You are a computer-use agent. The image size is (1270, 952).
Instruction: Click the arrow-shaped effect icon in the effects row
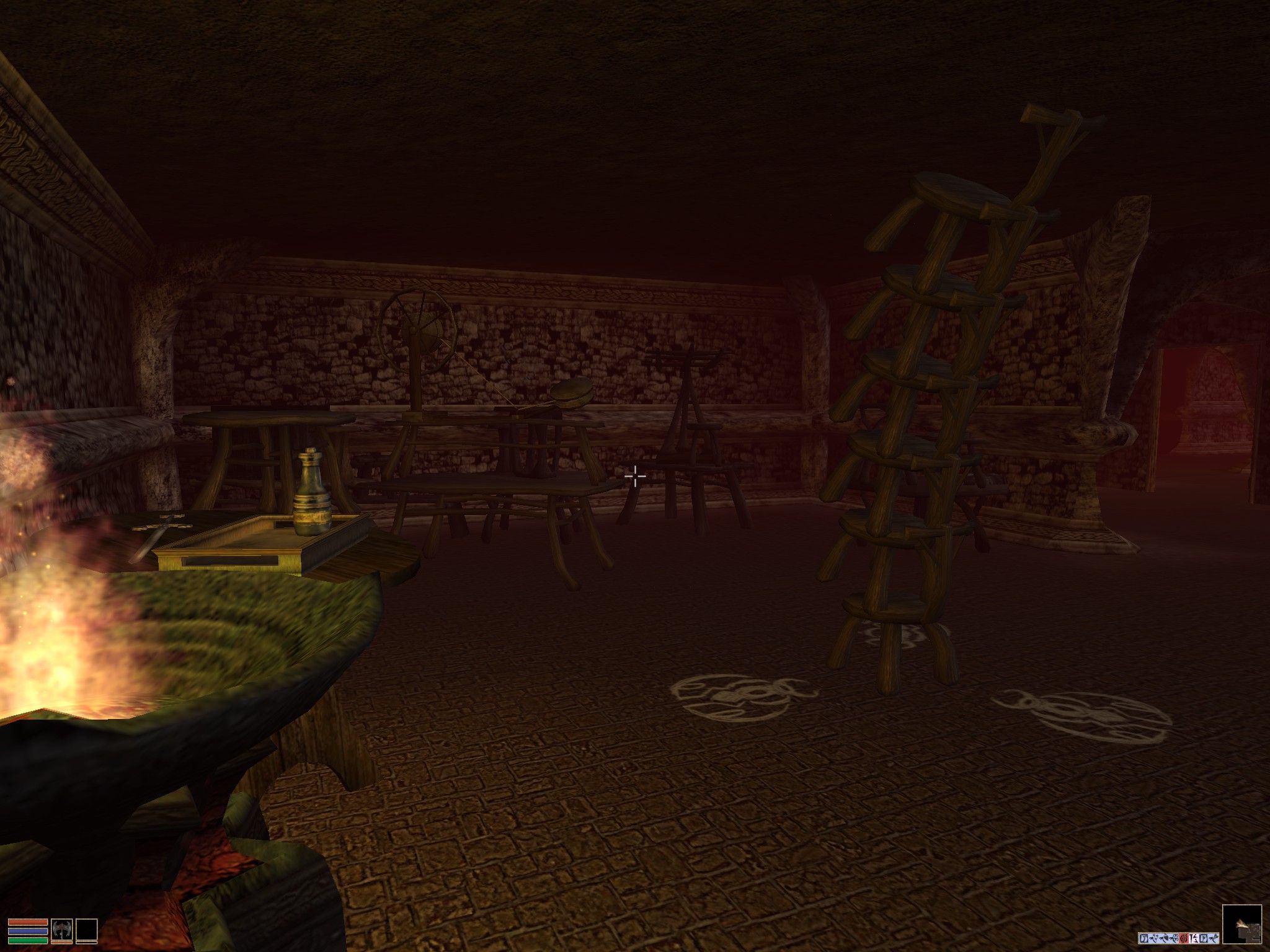(x=1153, y=938)
